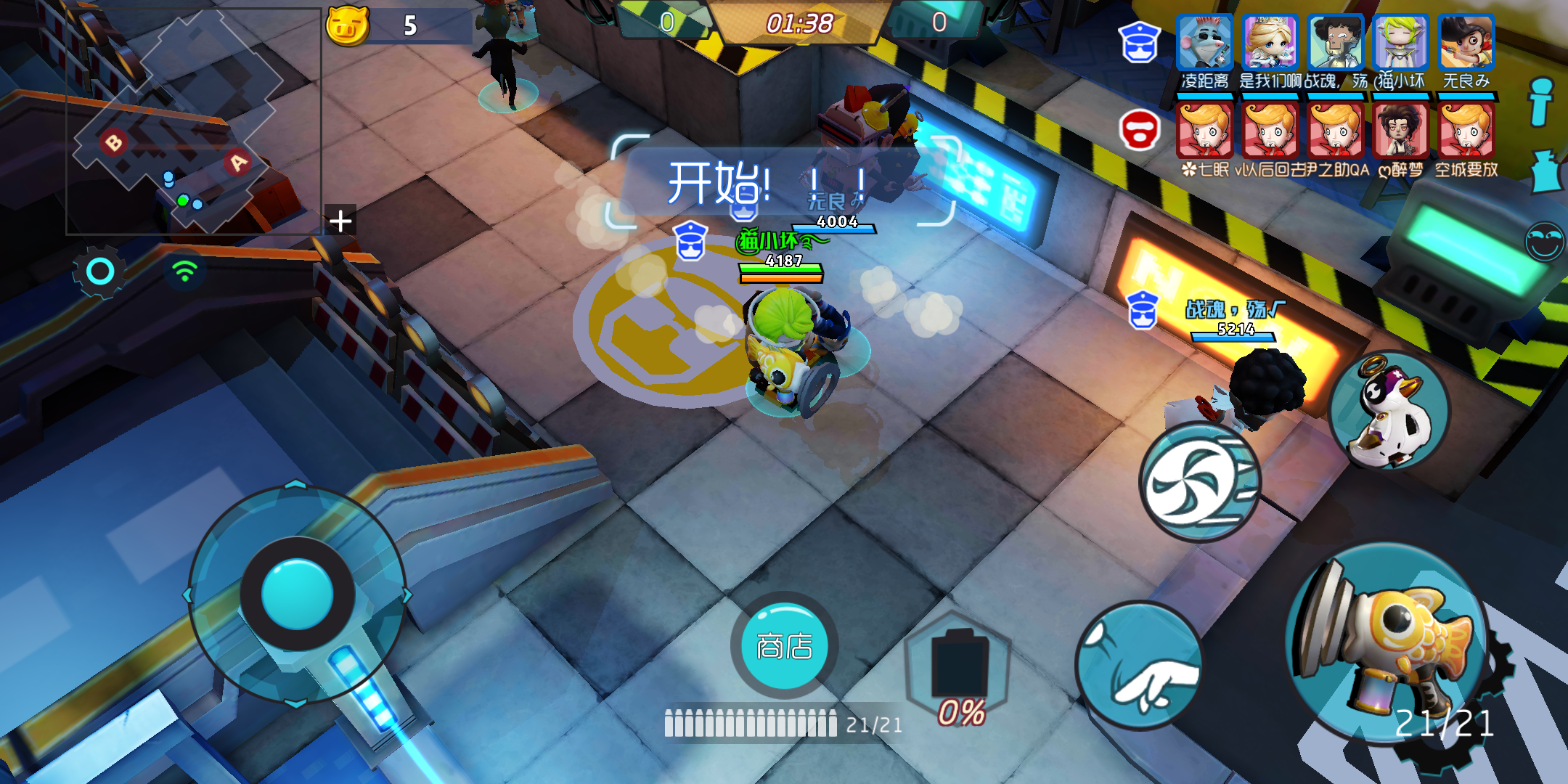Tap the police team badge icon
Screen dimensions: 1568x784
pos(1140,44)
